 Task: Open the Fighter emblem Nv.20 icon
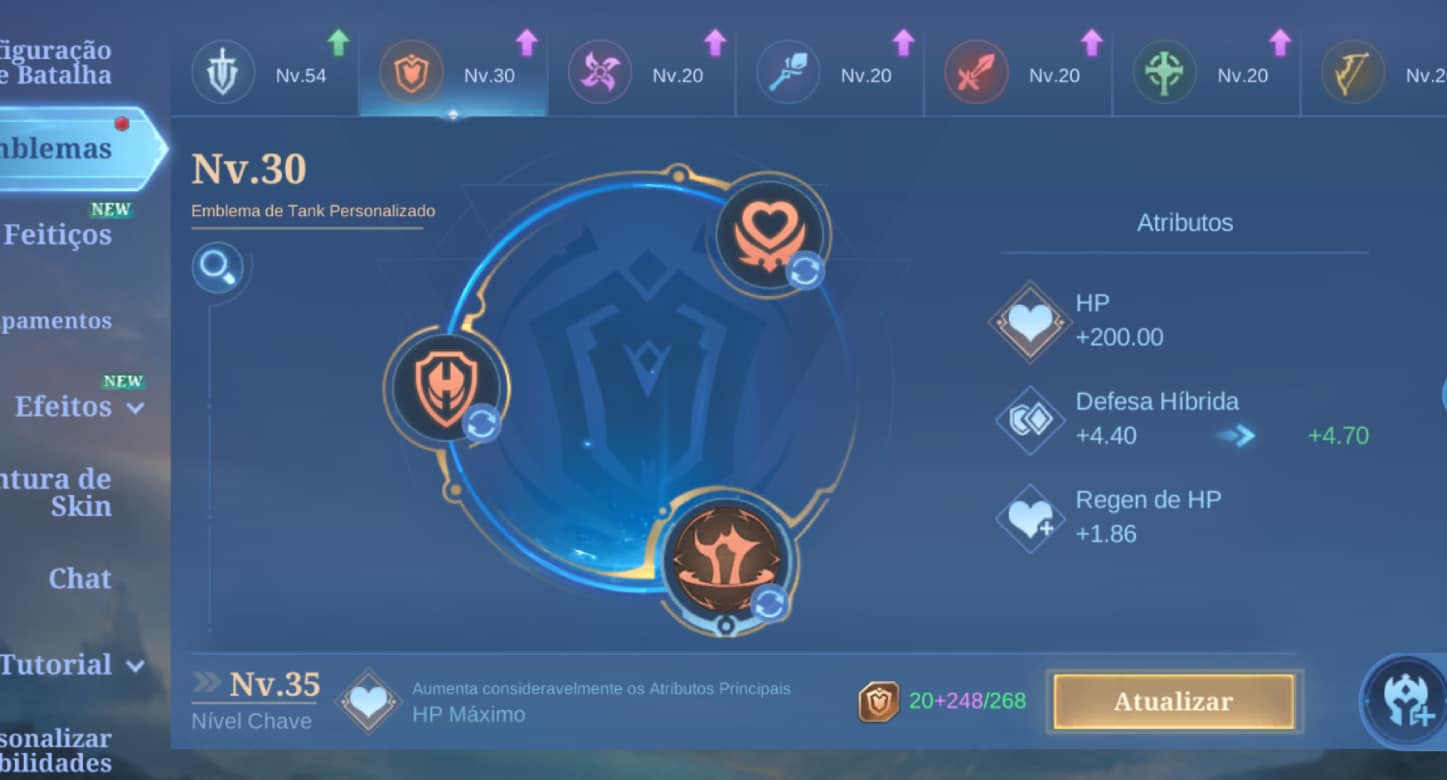click(x=976, y=70)
